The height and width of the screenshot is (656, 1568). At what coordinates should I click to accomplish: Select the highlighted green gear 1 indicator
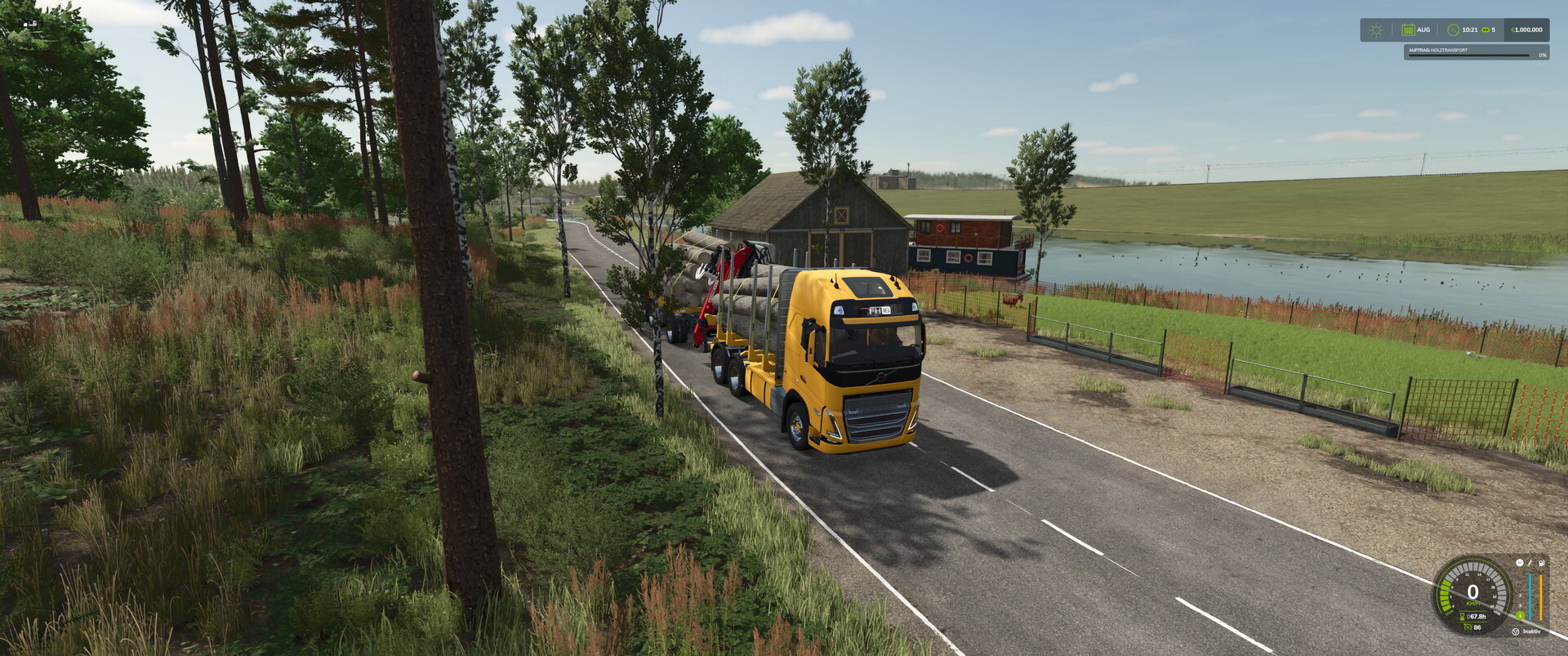pyautogui.click(x=1520, y=615)
